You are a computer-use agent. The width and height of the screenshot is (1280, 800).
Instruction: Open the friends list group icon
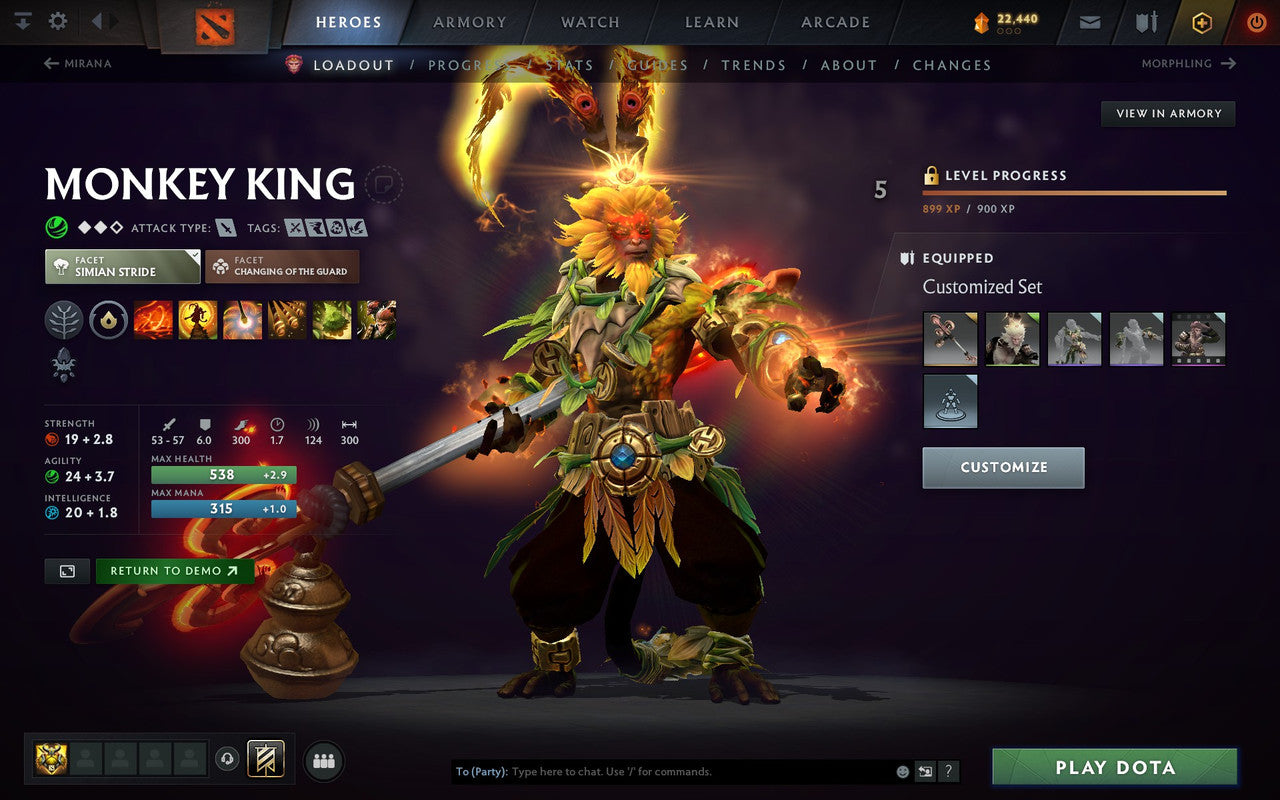pos(323,759)
